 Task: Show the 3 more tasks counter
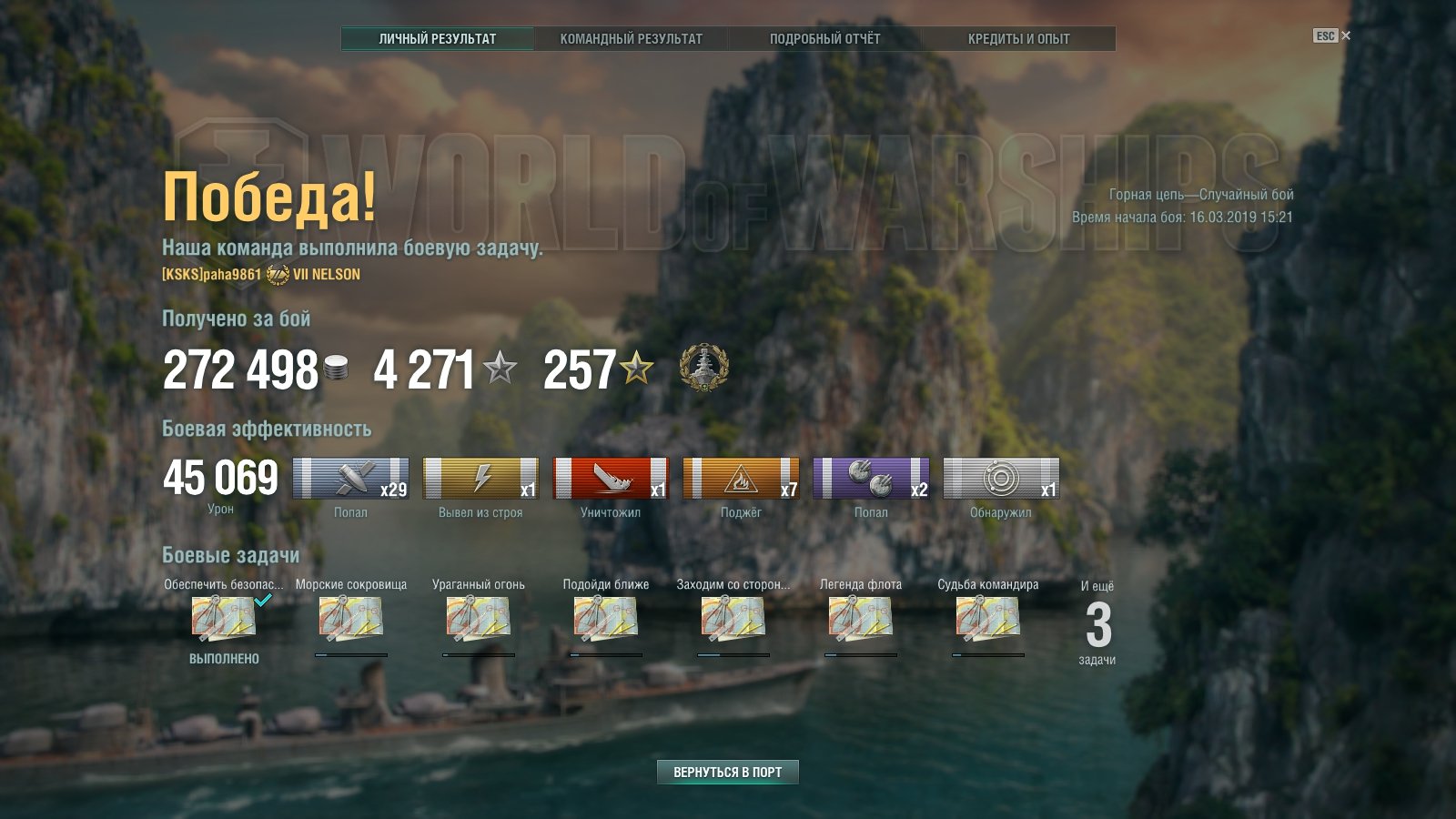[x=1097, y=626]
